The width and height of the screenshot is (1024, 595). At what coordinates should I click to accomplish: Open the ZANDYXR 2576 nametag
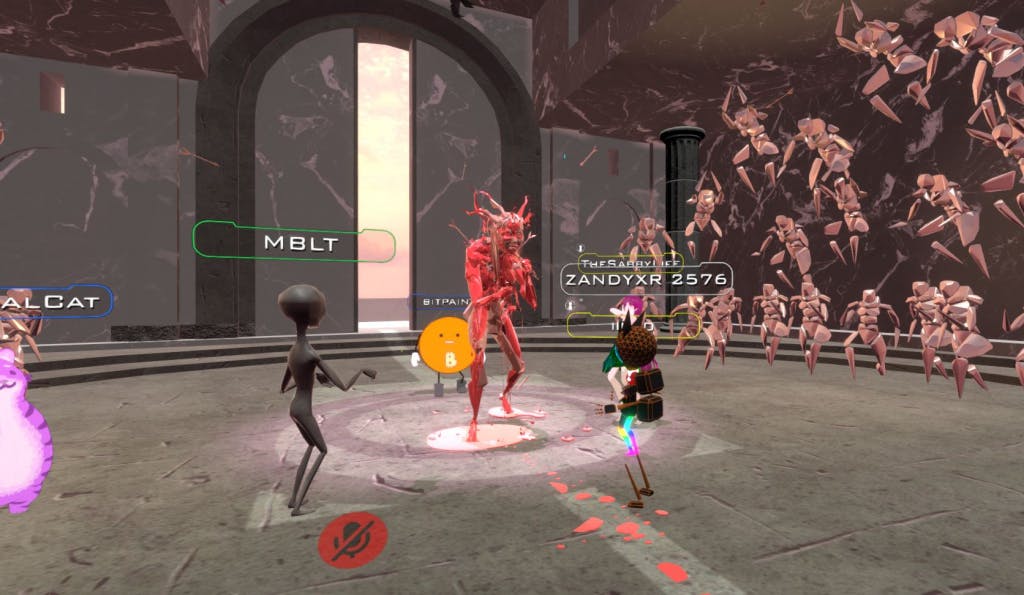pyautogui.click(x=645, y=278)
